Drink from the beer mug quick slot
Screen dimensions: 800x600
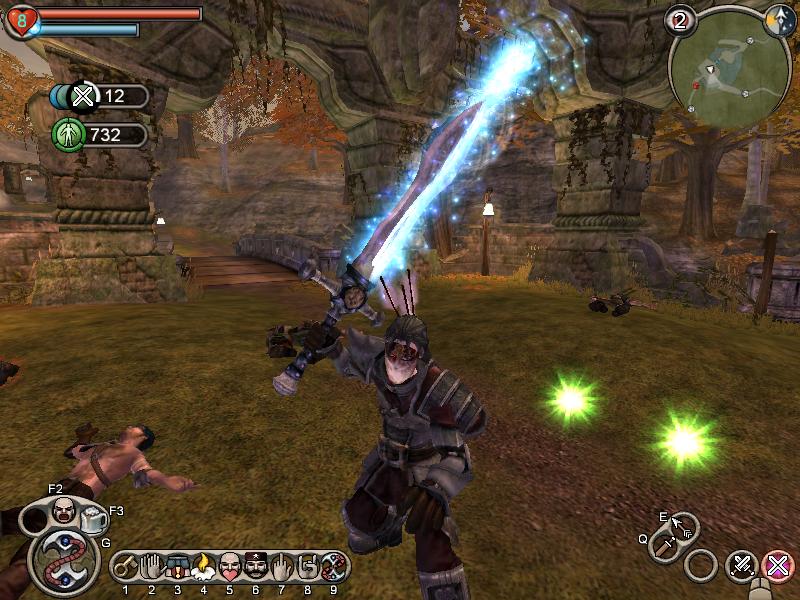point(95,518)
